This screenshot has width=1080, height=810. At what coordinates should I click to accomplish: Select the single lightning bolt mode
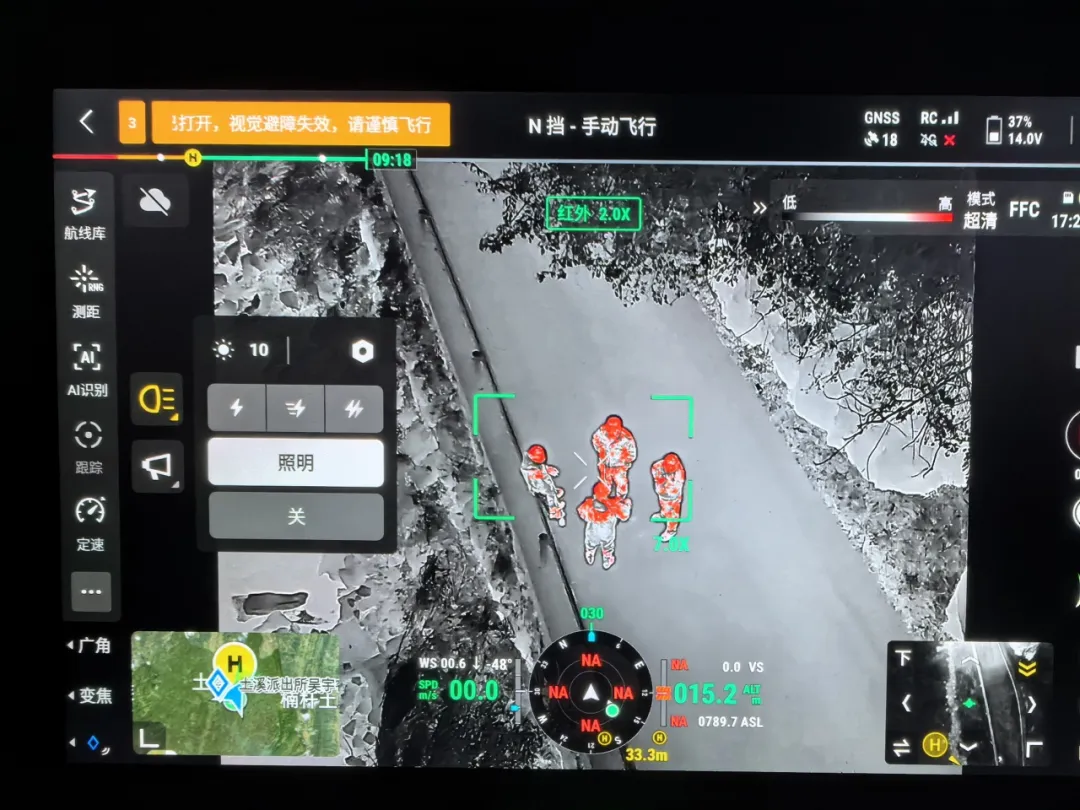coord(237,408)
